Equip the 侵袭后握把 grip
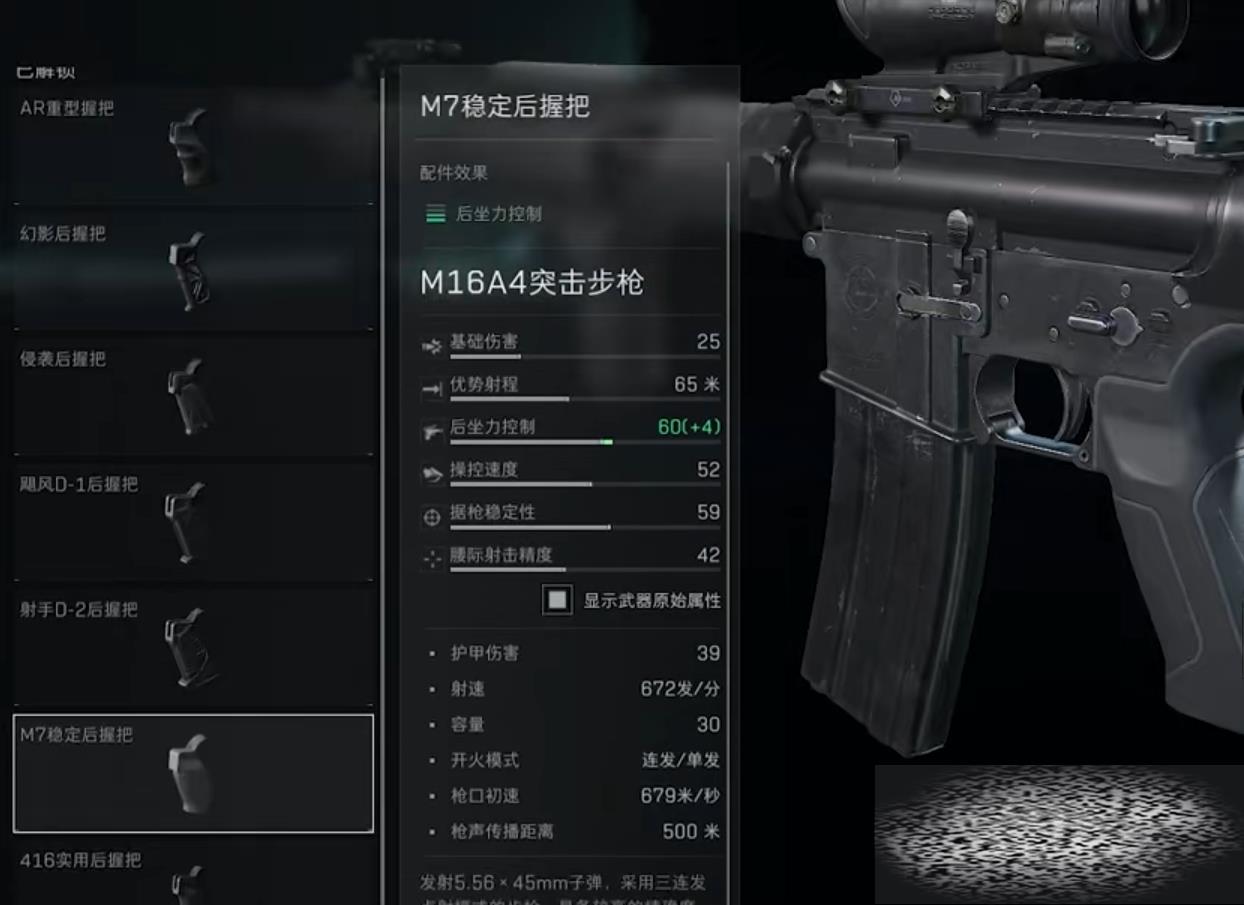This screenshot has width=1244, height=905. click(x=193, y=396)
